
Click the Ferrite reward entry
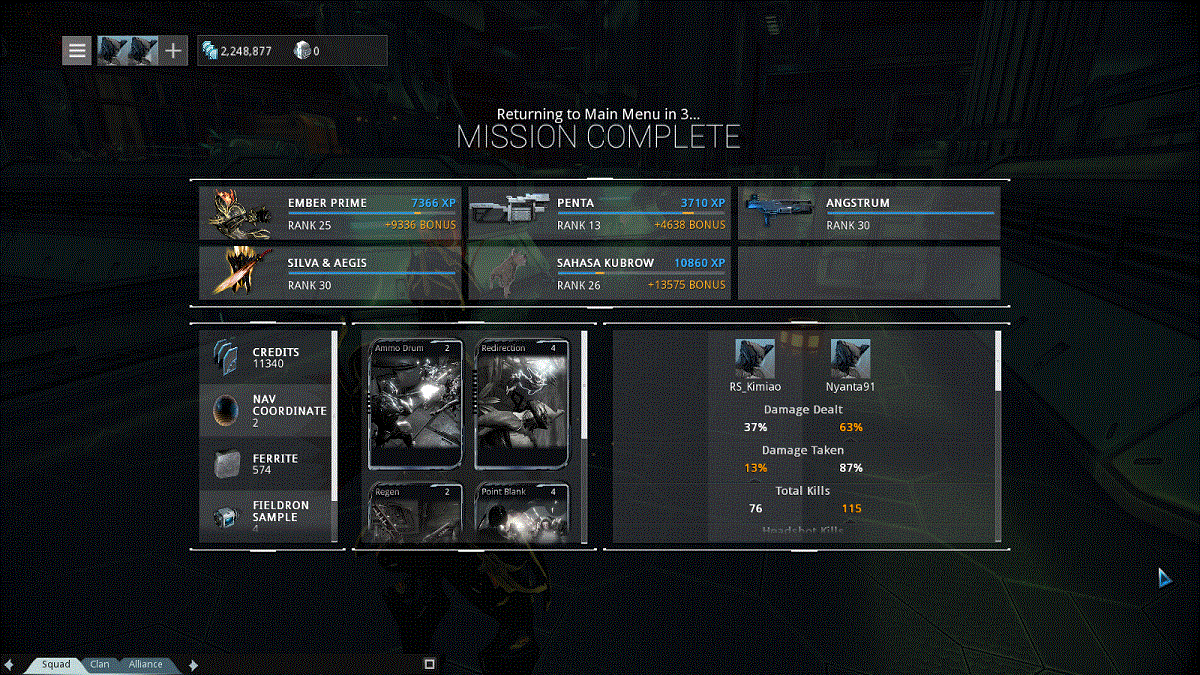[266, 463]
